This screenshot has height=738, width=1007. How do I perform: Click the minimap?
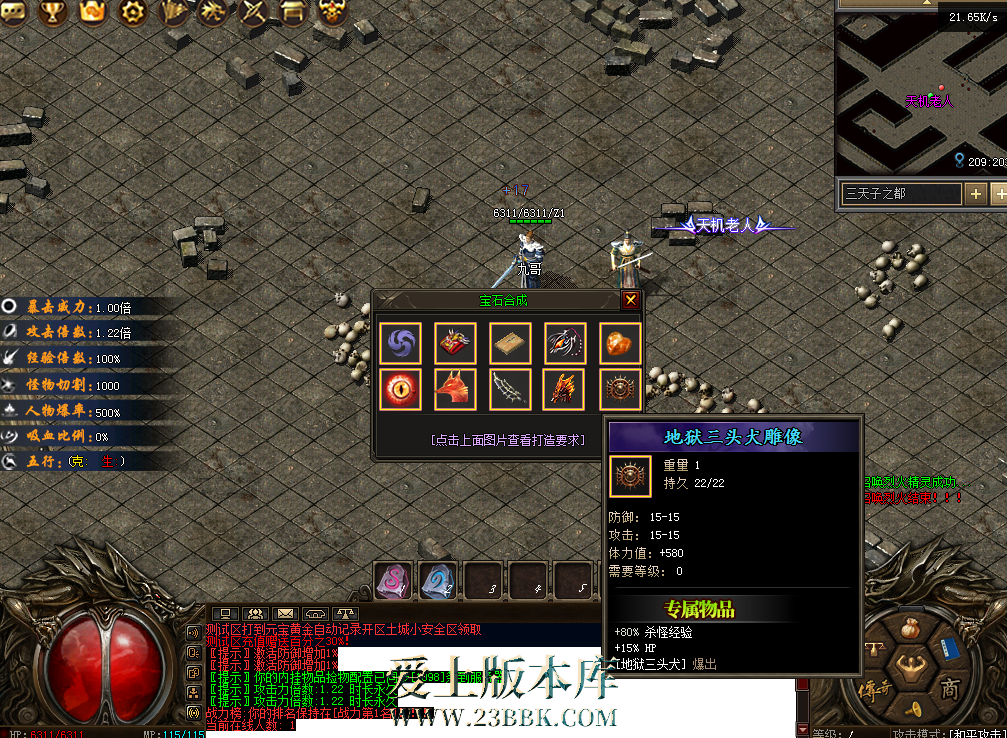[920, 90]
